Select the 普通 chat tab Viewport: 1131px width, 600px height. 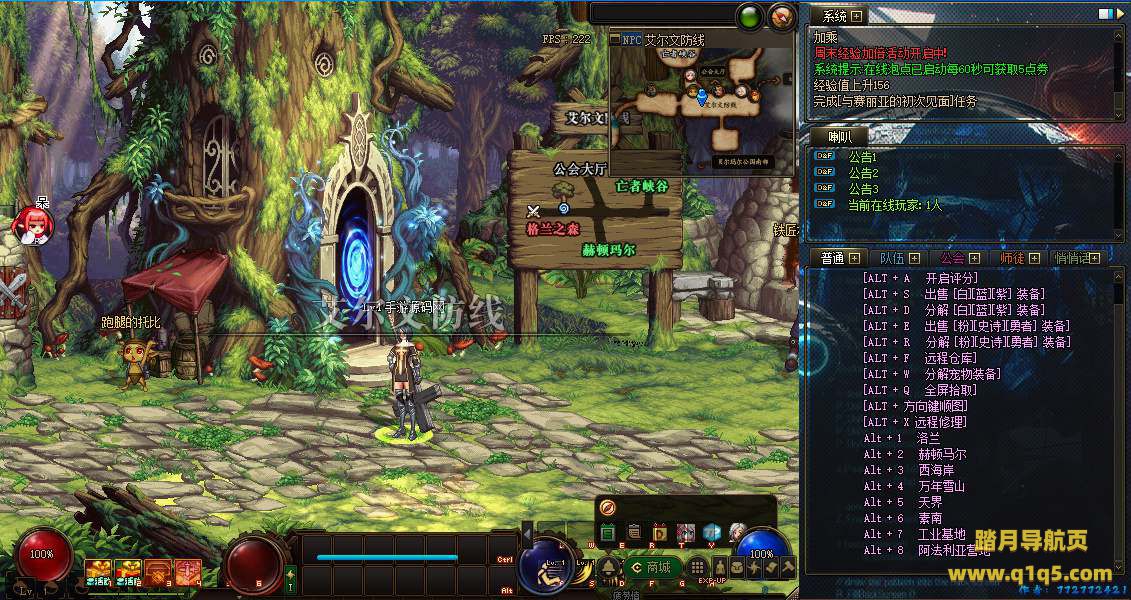tap(832, 258)
